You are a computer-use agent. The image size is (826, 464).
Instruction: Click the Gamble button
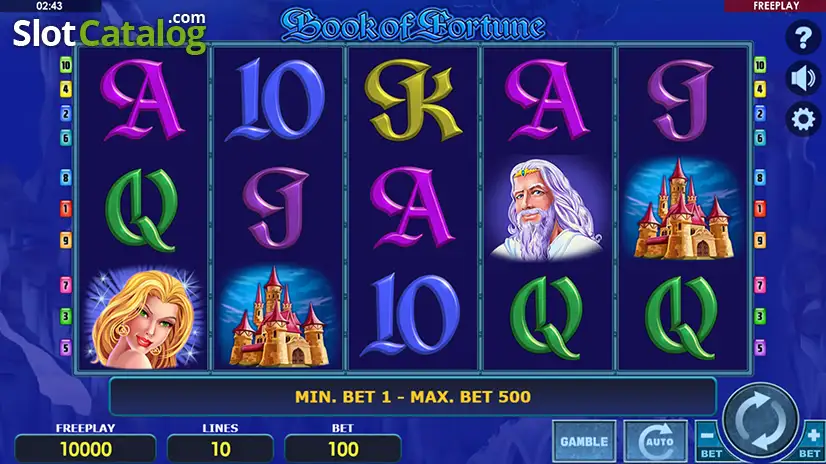point(584,440)
